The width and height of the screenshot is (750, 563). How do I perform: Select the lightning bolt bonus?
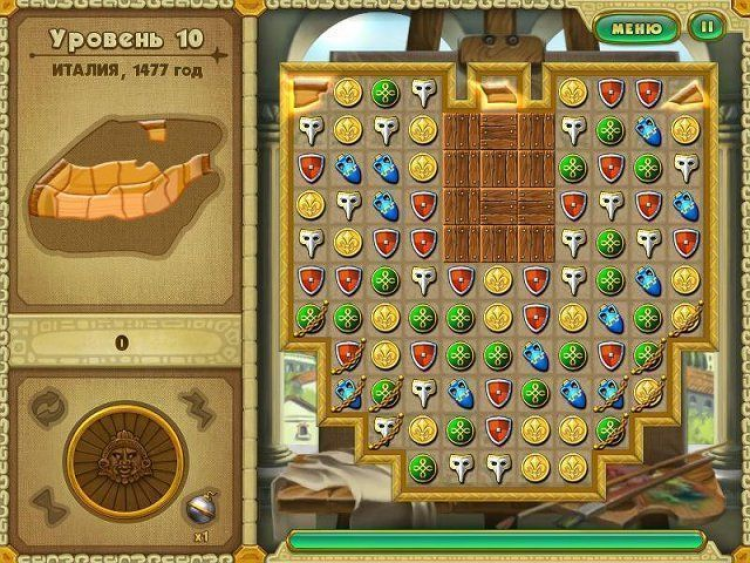coord(197,408)
